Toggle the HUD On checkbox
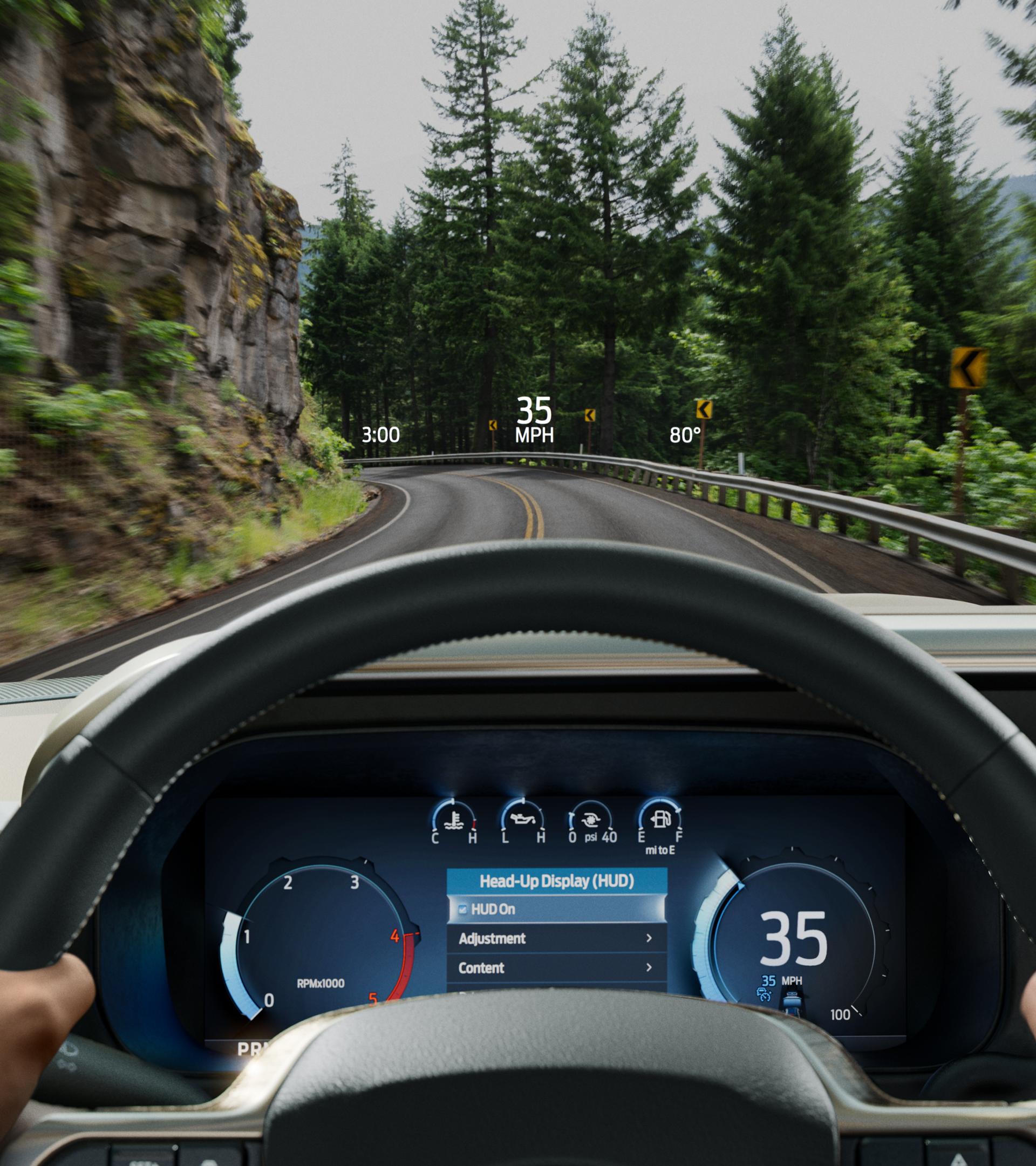 pos(462,910)
